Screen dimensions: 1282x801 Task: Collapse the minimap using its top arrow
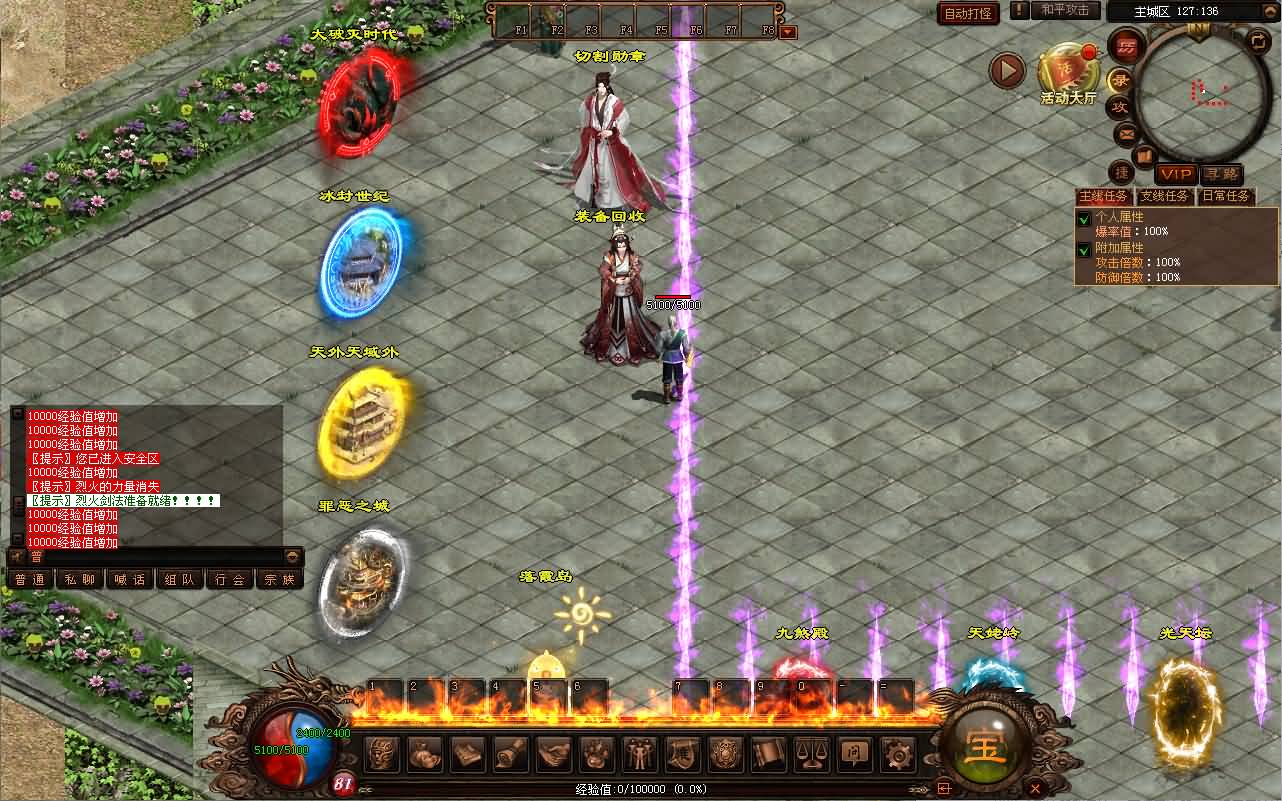click(x=1270, y=10)
